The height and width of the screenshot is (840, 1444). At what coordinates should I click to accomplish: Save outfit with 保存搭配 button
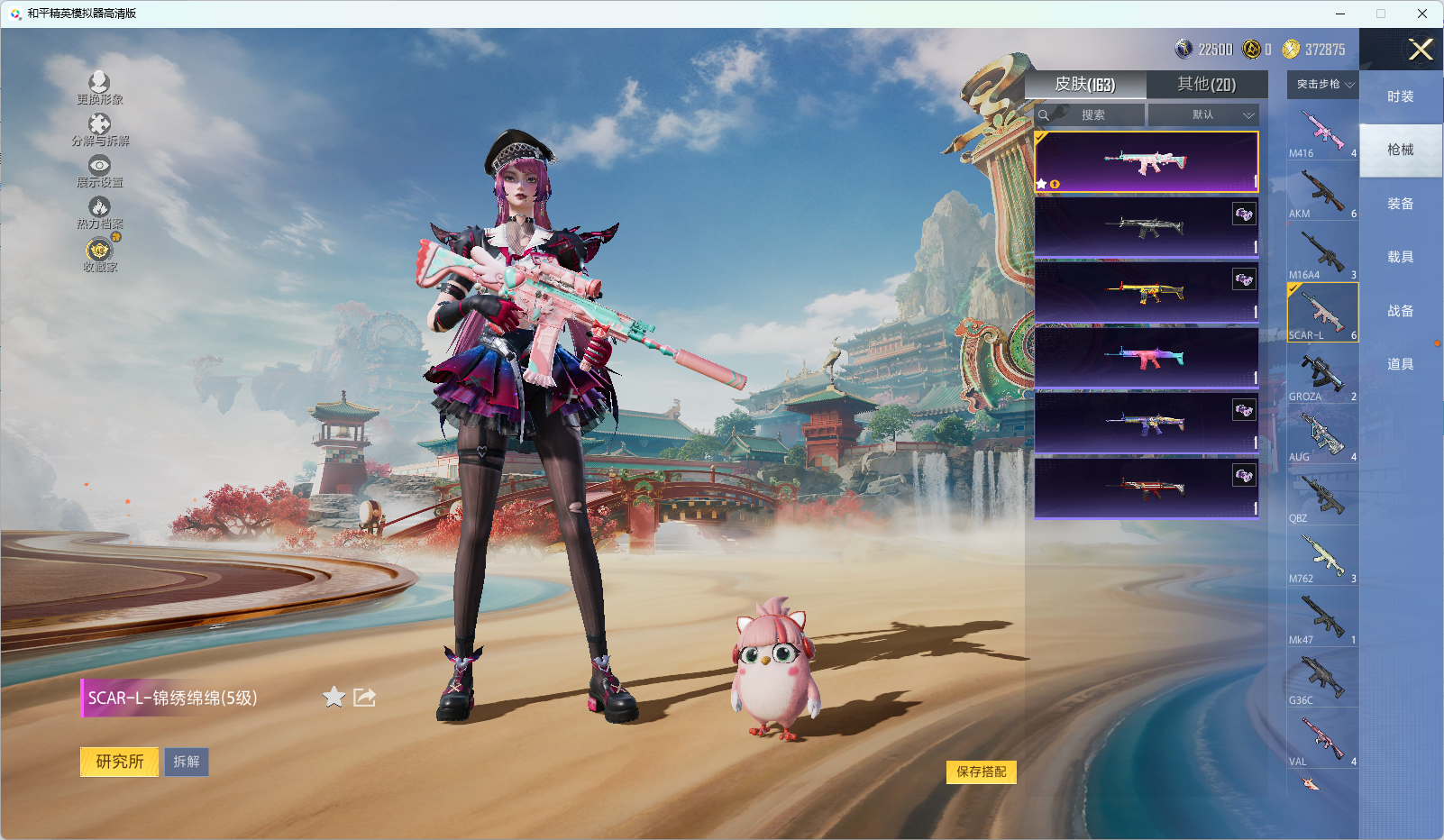point(981,772)
